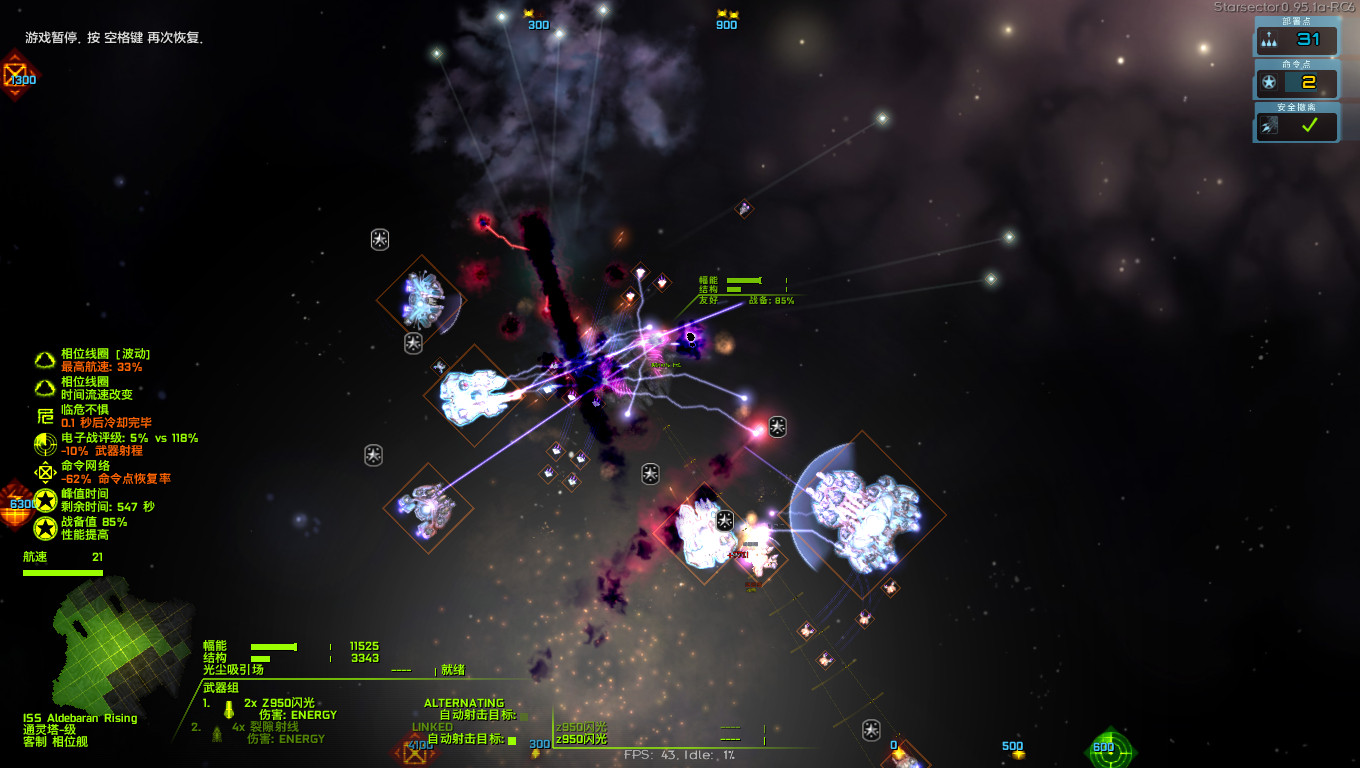Select the 电子战评级 electronic warfare icon
This screenshot has width=1360, height=768.
[x=44, y=442]
